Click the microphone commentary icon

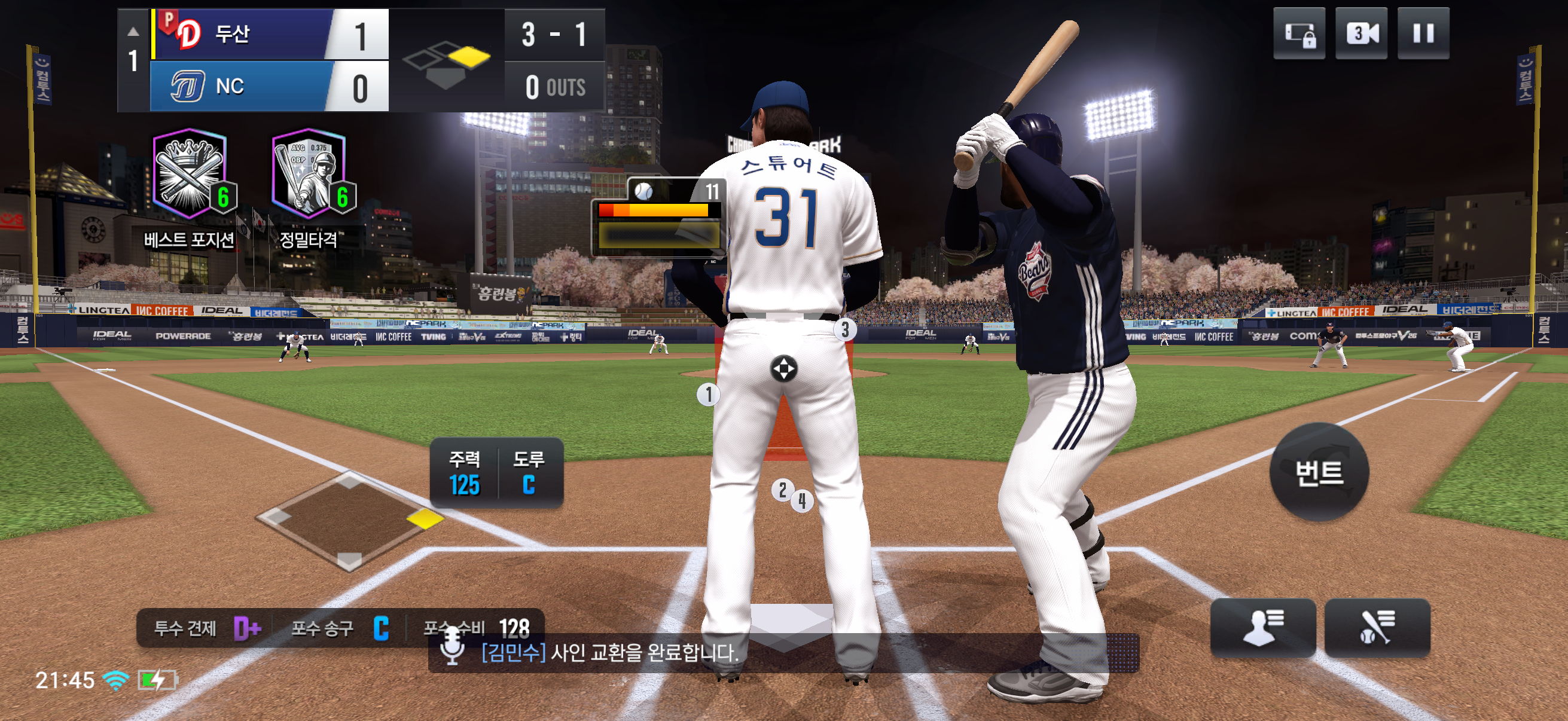[452, 647]
